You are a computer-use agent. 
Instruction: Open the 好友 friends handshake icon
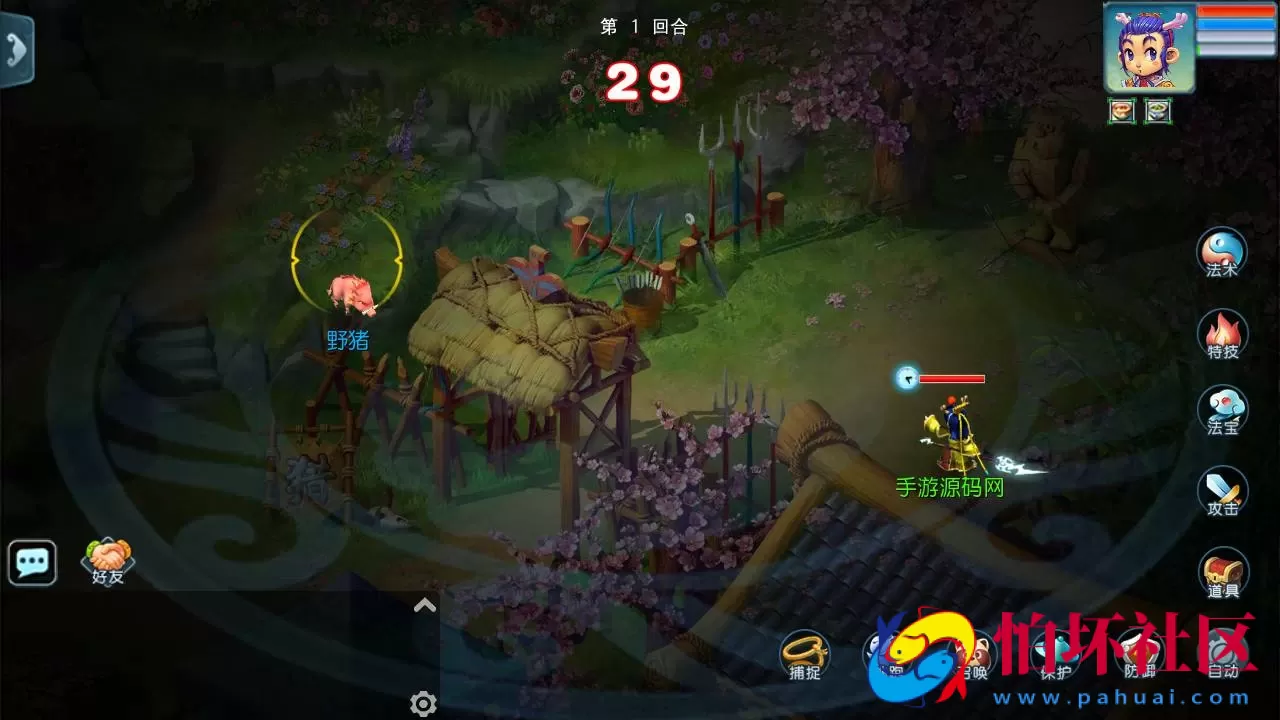click(110, 560)
